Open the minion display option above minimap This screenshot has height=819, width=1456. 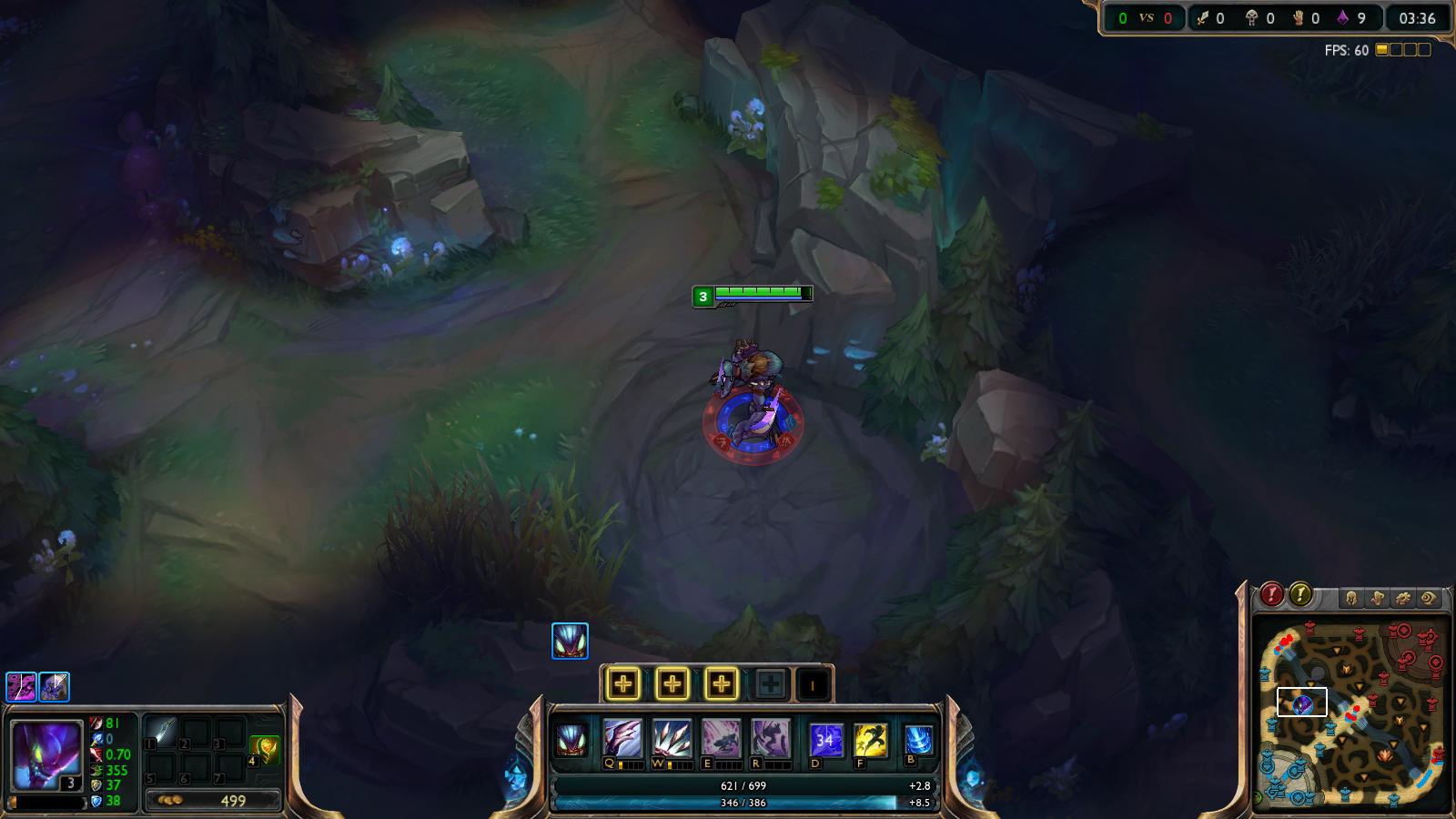(x=1378, y=596)
